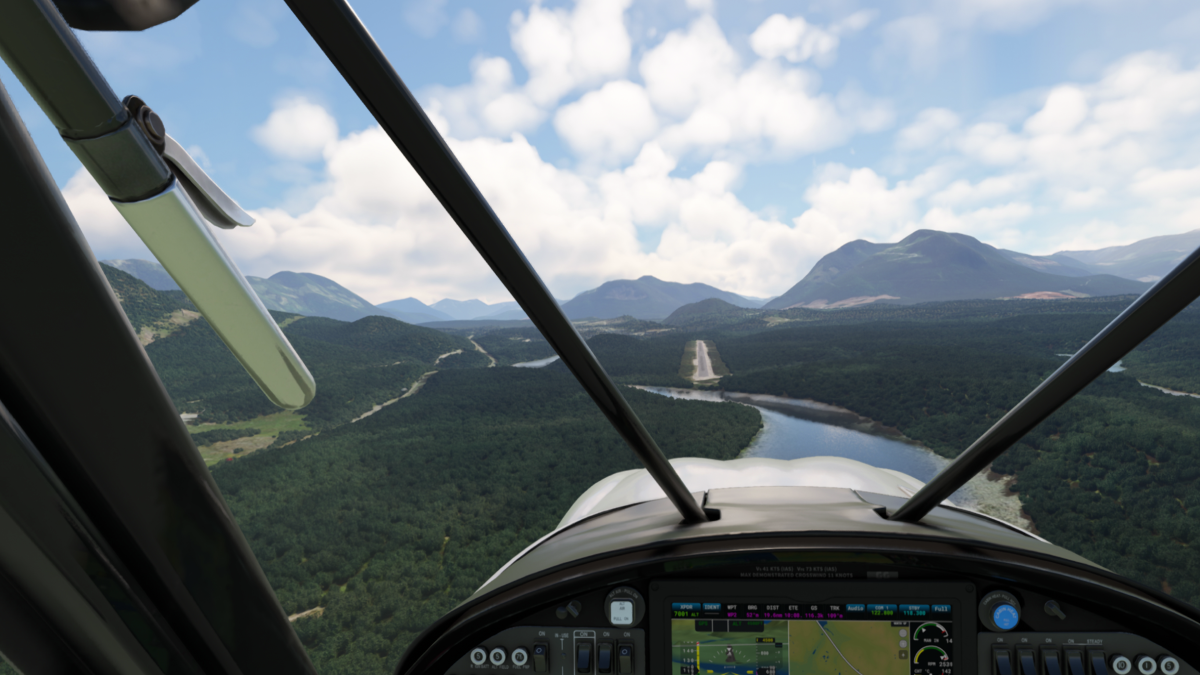Select the COM 1 frequency button
This screenshot has width=1200, height=675.
pos(883,609)
